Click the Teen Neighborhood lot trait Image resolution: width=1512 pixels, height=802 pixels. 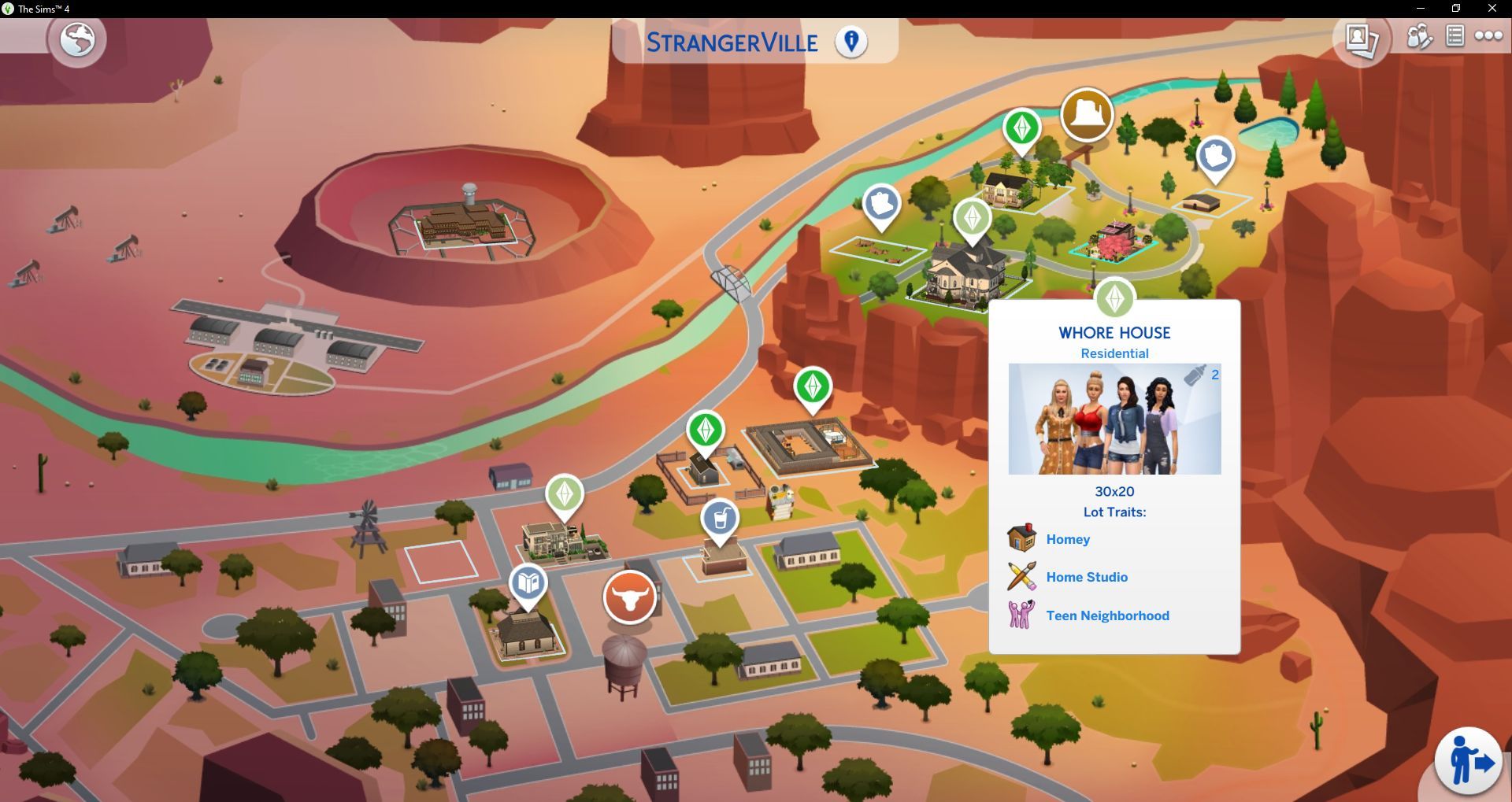(x=1107, y=615)
